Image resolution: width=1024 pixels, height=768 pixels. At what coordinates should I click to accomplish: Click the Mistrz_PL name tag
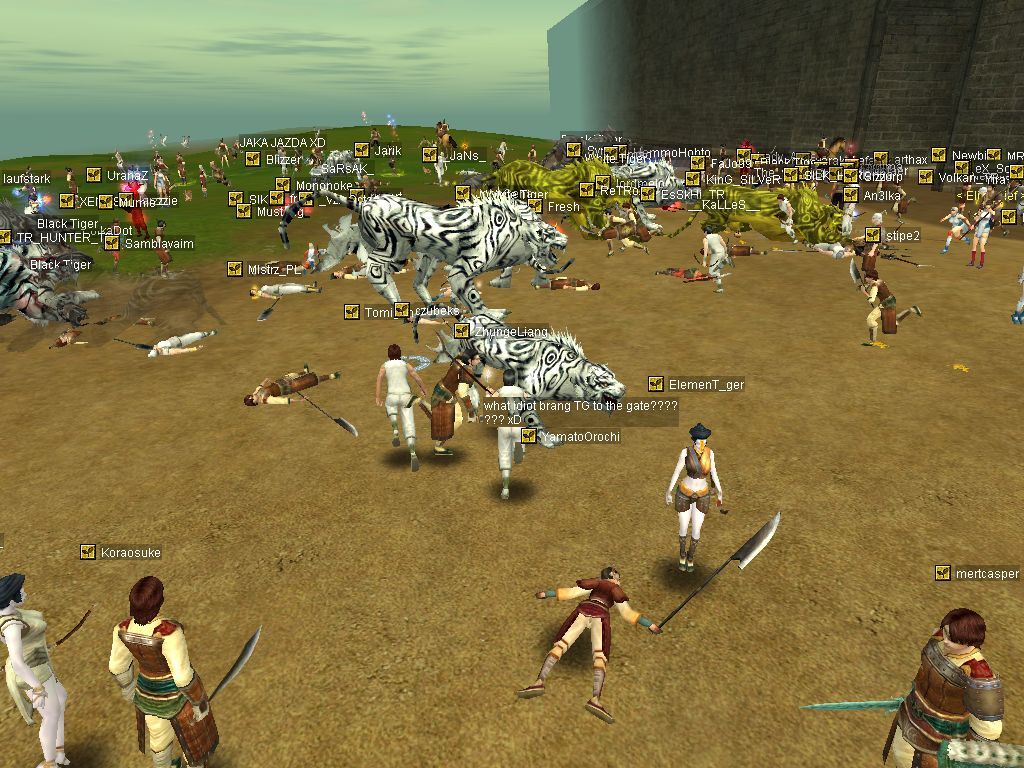pos(274,270)
